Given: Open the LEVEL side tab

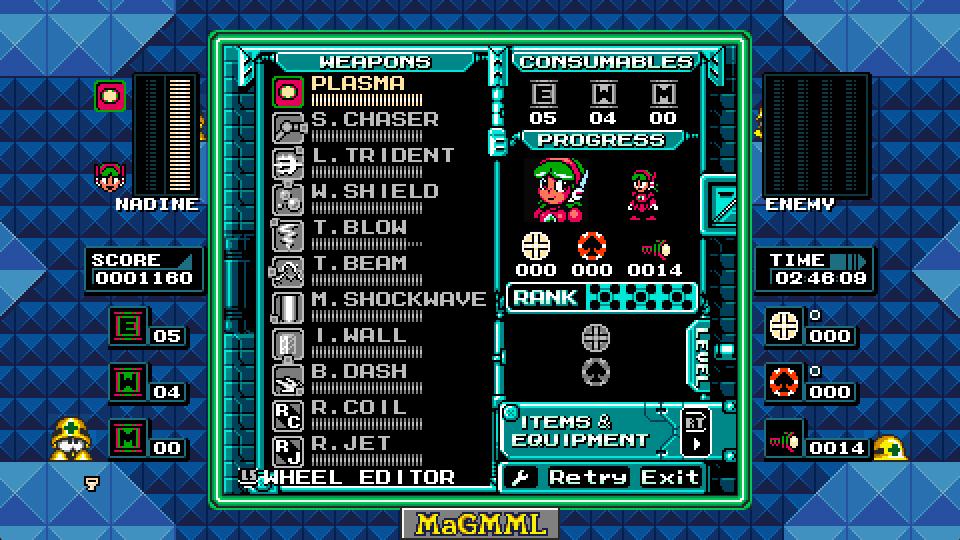Looking at the screenshot, I should [x=702, y=357].
